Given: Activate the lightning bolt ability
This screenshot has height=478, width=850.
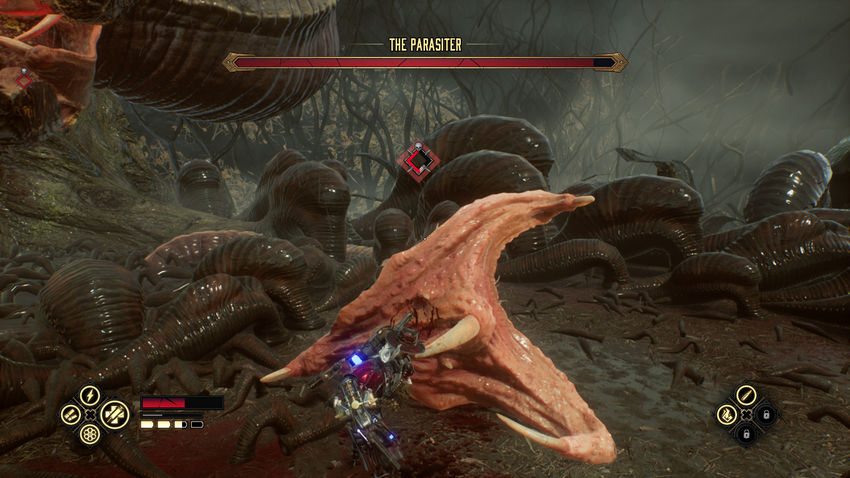Looking at the screenshot, I should (x=89, y=395).
